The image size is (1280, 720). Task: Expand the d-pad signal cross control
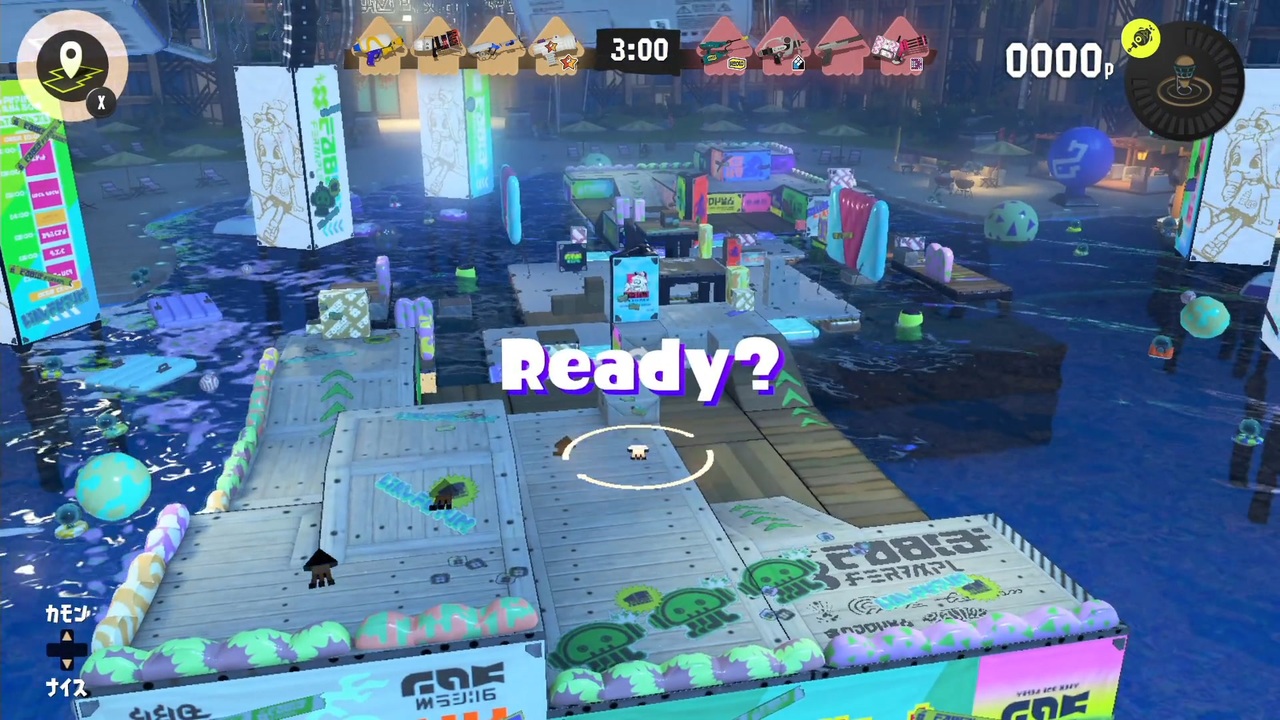65,652
